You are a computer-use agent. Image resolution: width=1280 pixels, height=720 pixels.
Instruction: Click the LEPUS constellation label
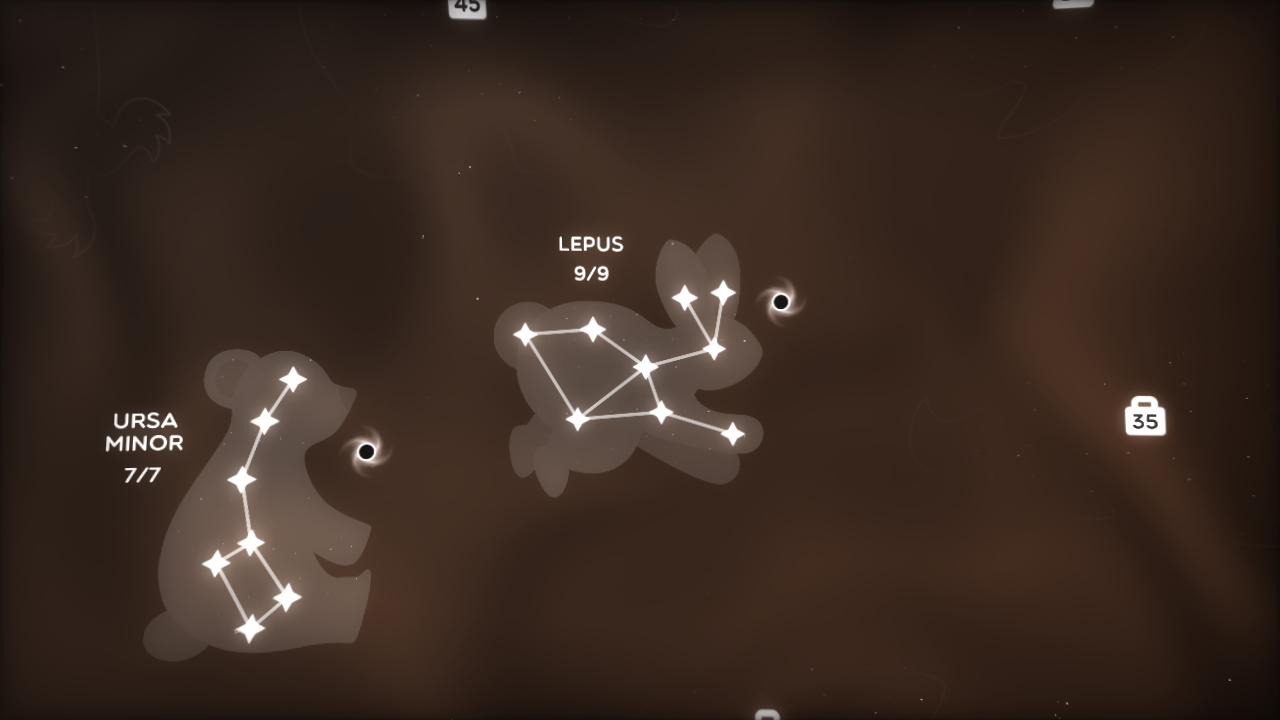pyautogui.click(x=590, y=244)
